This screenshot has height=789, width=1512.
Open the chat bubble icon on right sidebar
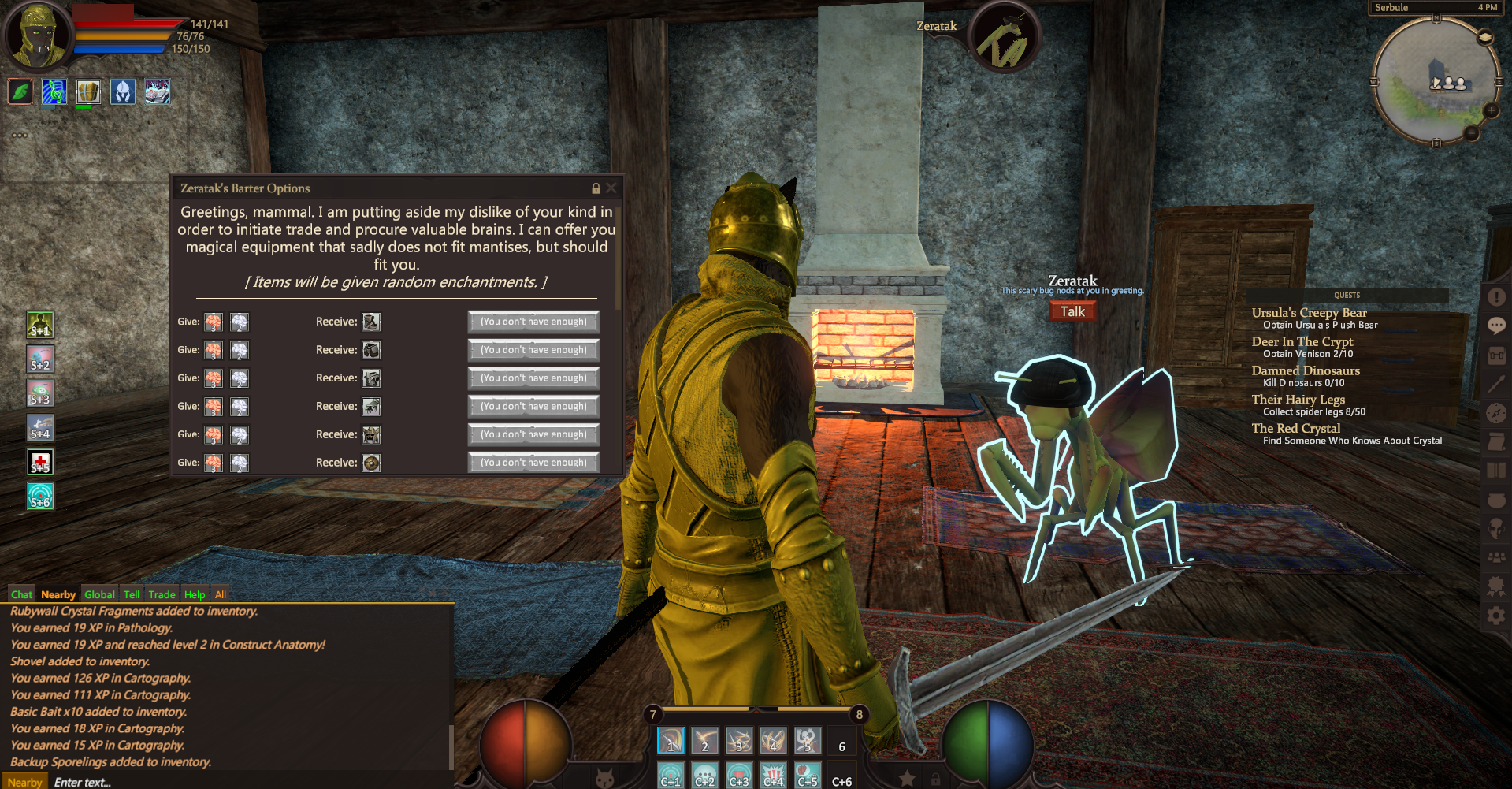point(1496,326)
